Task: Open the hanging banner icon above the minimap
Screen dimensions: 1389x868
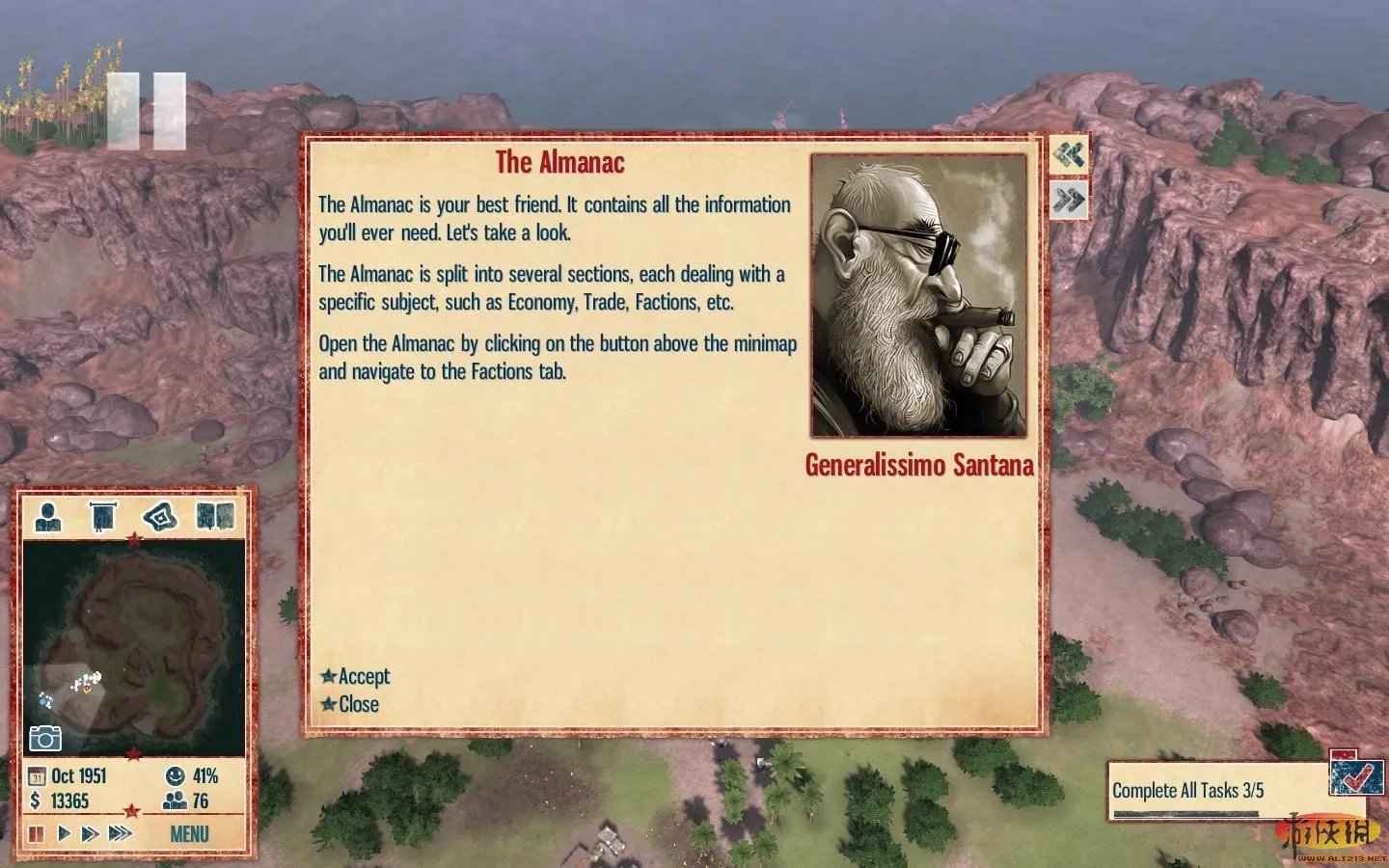Action: 102,517
